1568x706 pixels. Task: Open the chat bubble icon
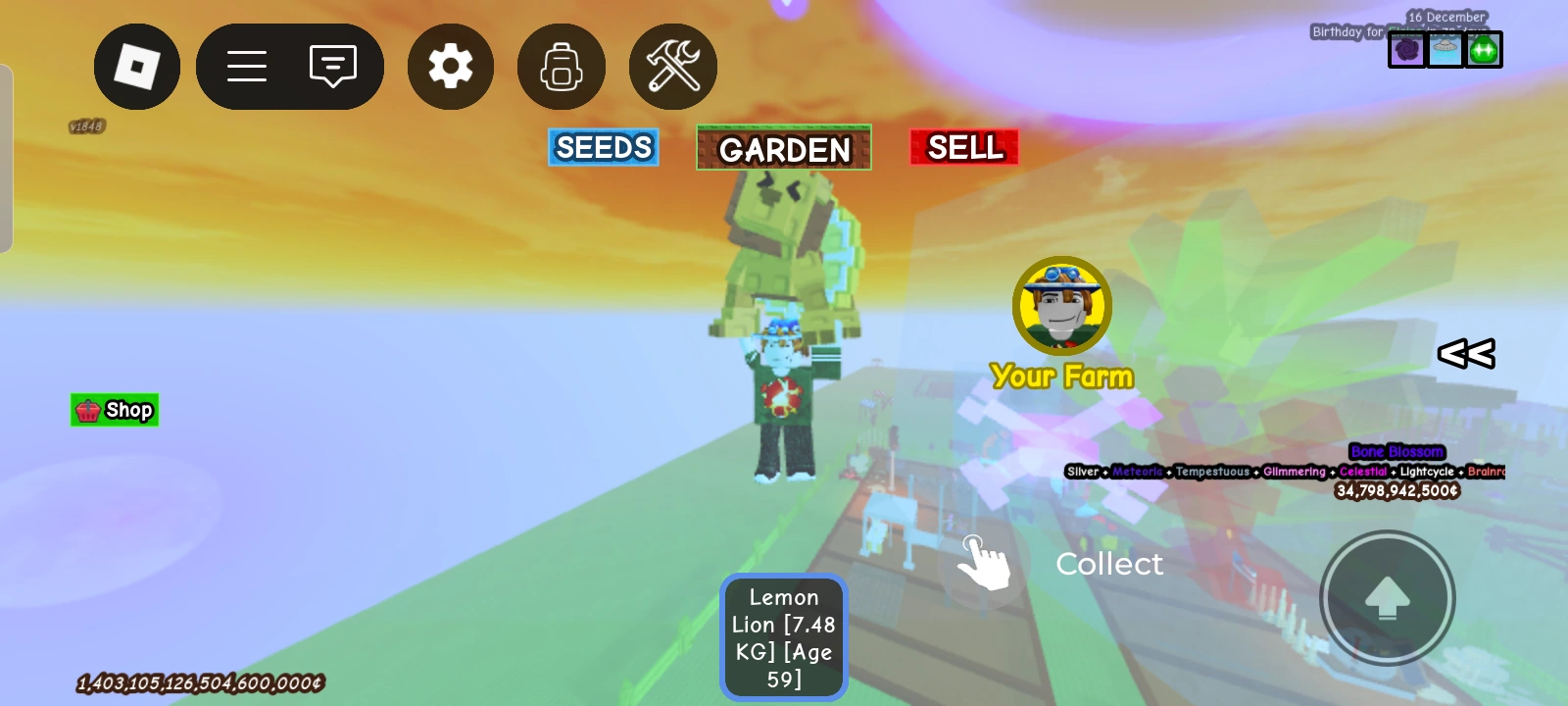pyautogui.click(x=333, y=66)
